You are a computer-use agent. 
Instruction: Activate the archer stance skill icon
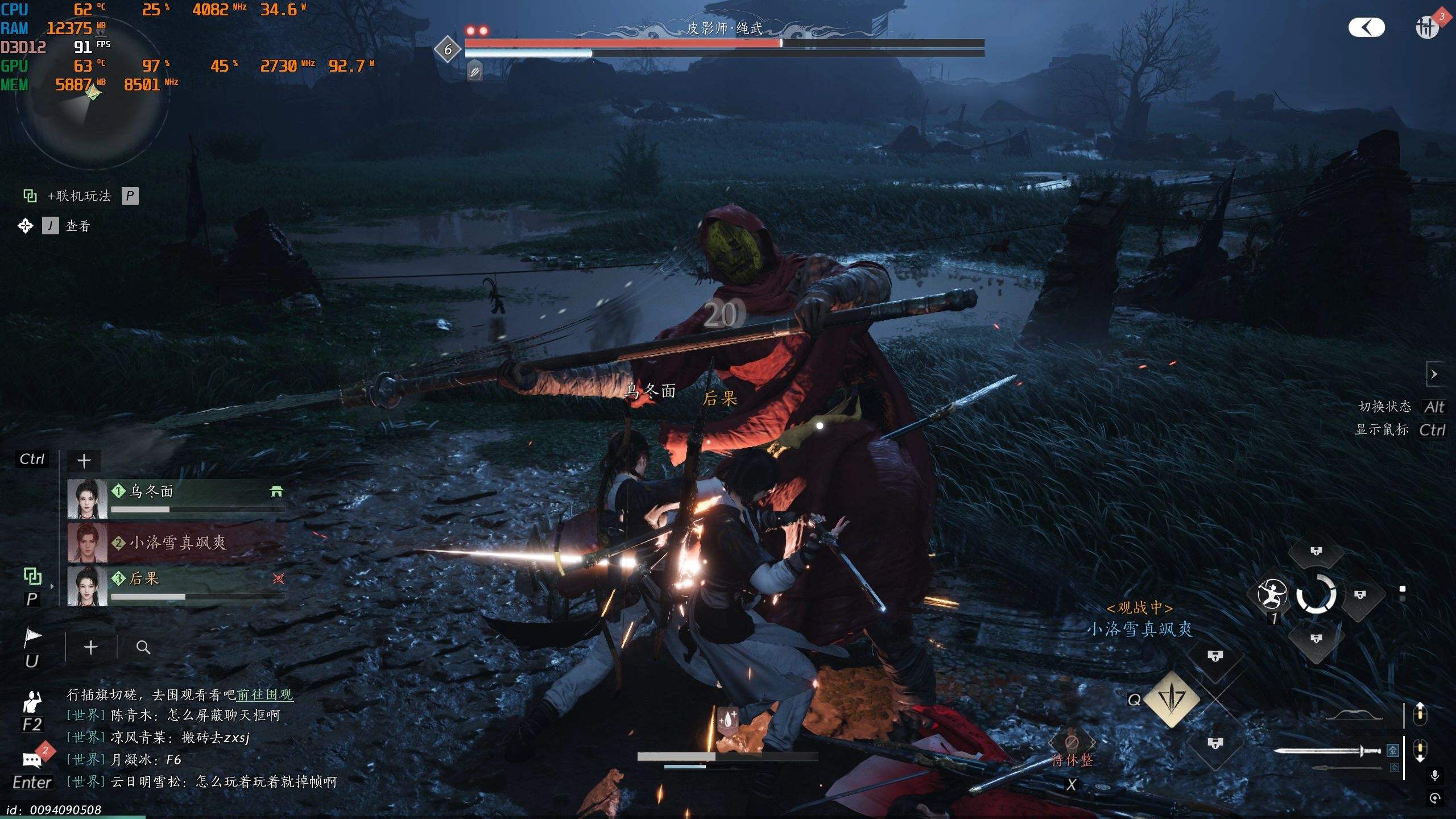(x=1272, y=594)
